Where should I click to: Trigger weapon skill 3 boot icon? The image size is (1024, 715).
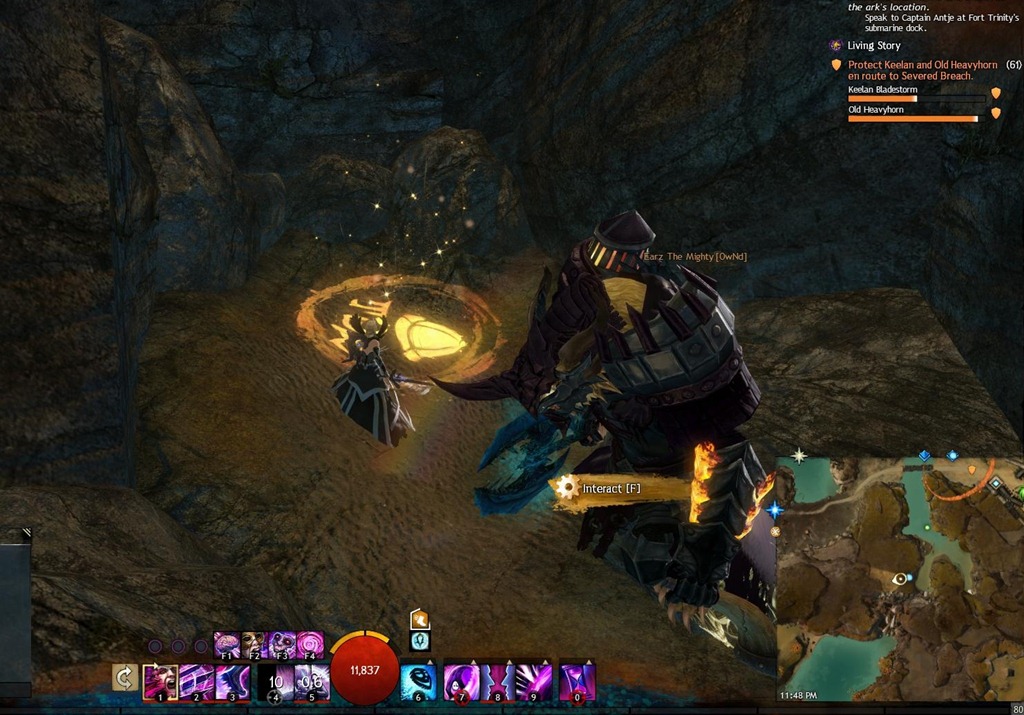pos(234,681)
